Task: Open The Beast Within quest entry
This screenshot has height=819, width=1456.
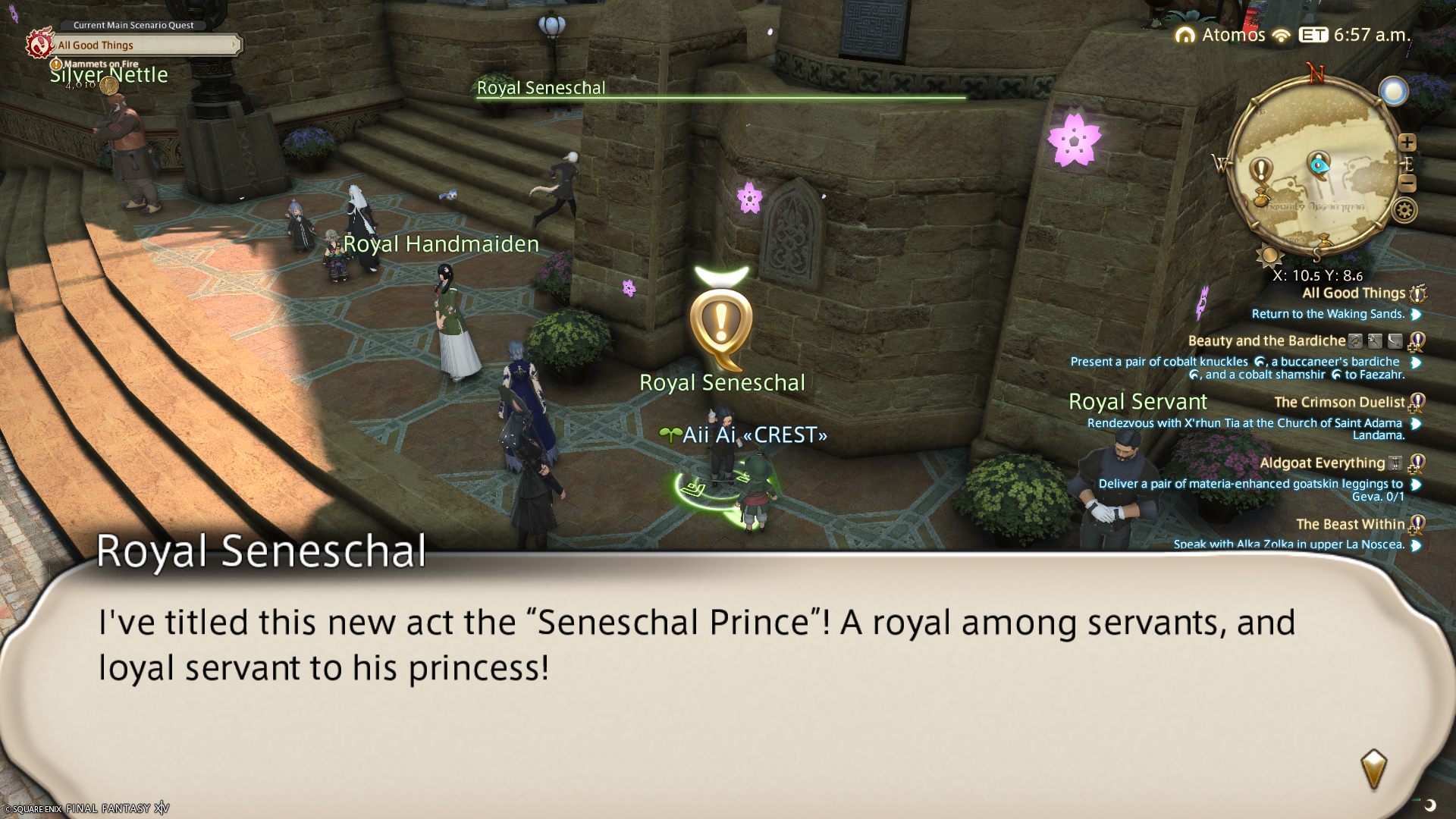Action: coord(1350,525)
